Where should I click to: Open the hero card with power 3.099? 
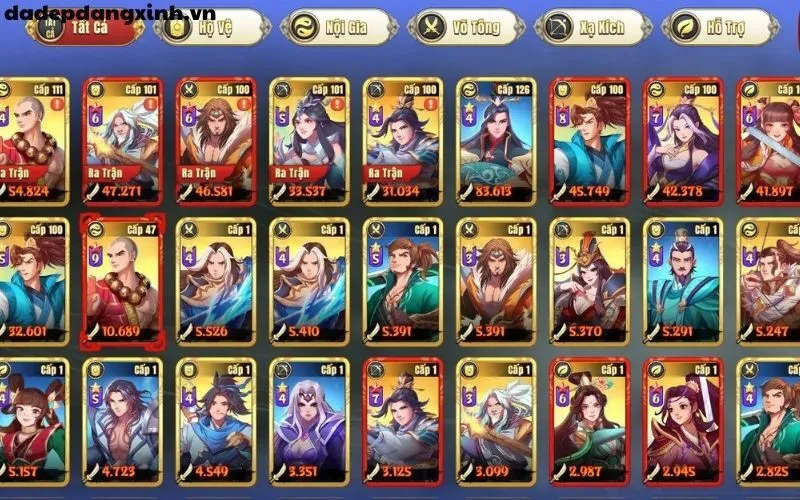coord(495,420)
